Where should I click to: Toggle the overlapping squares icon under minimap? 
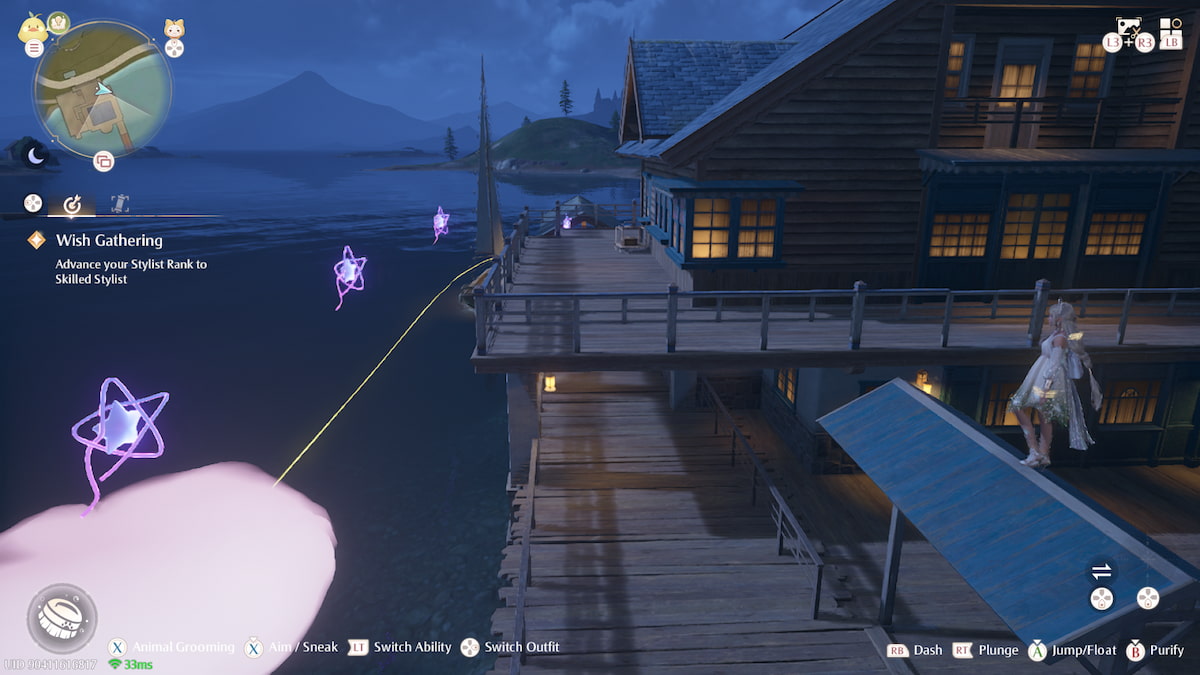coord(103,160)
